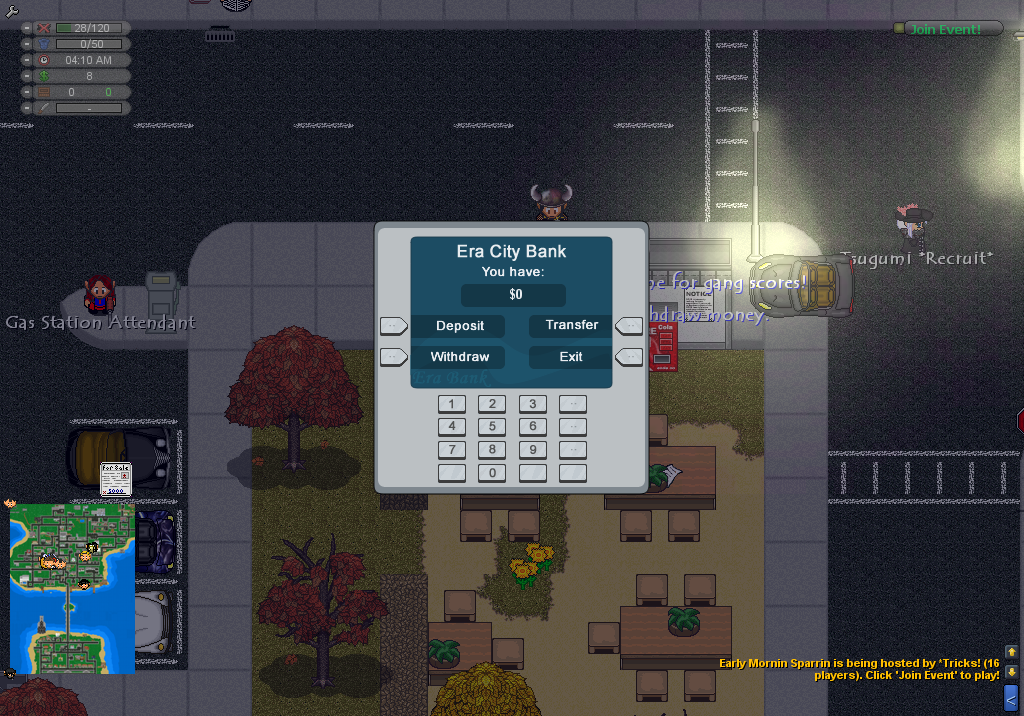Click the yellow down arrow button

(x=1011, y=672)
